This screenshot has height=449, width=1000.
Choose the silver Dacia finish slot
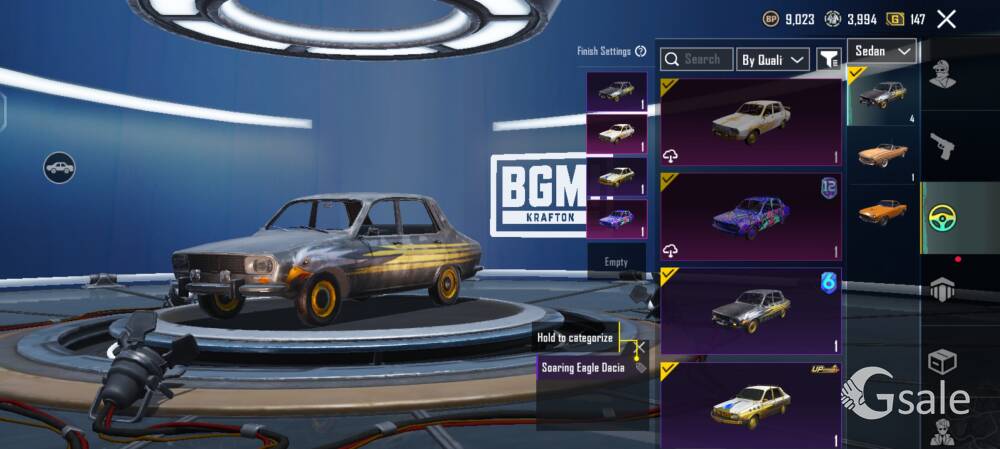coord(616,90)
